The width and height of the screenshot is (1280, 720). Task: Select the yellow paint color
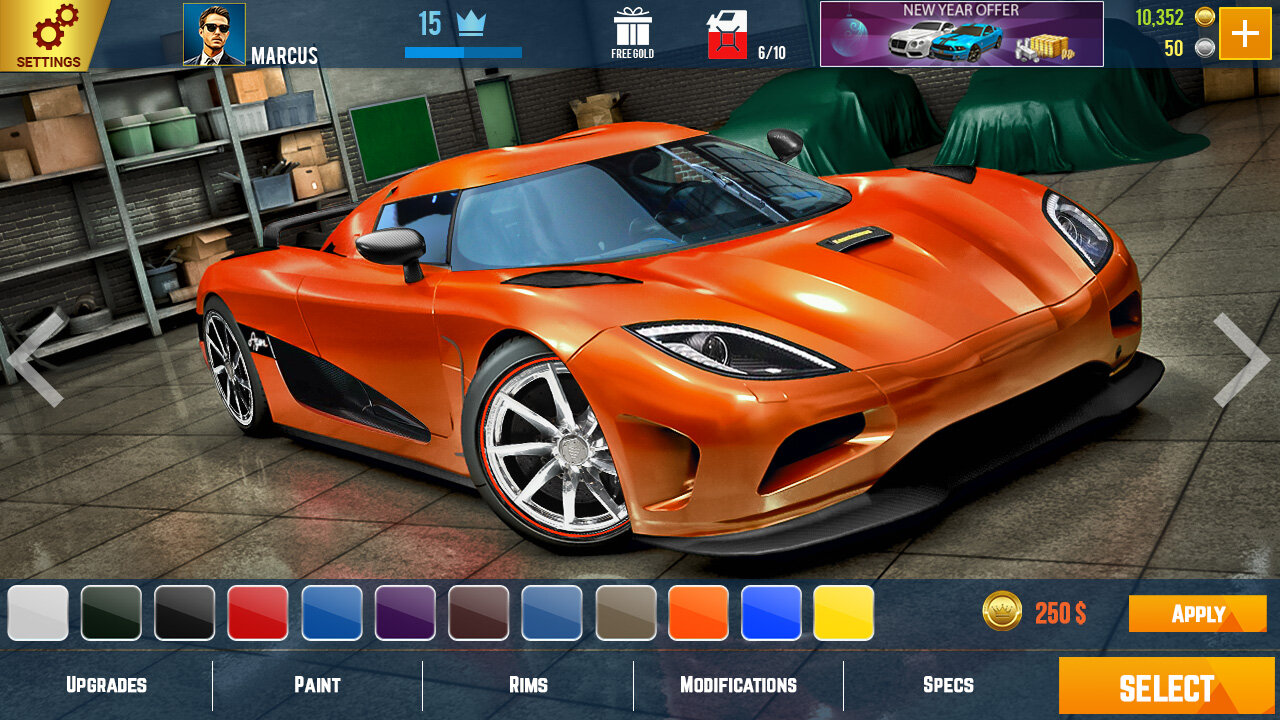click(x=844, y=613)
